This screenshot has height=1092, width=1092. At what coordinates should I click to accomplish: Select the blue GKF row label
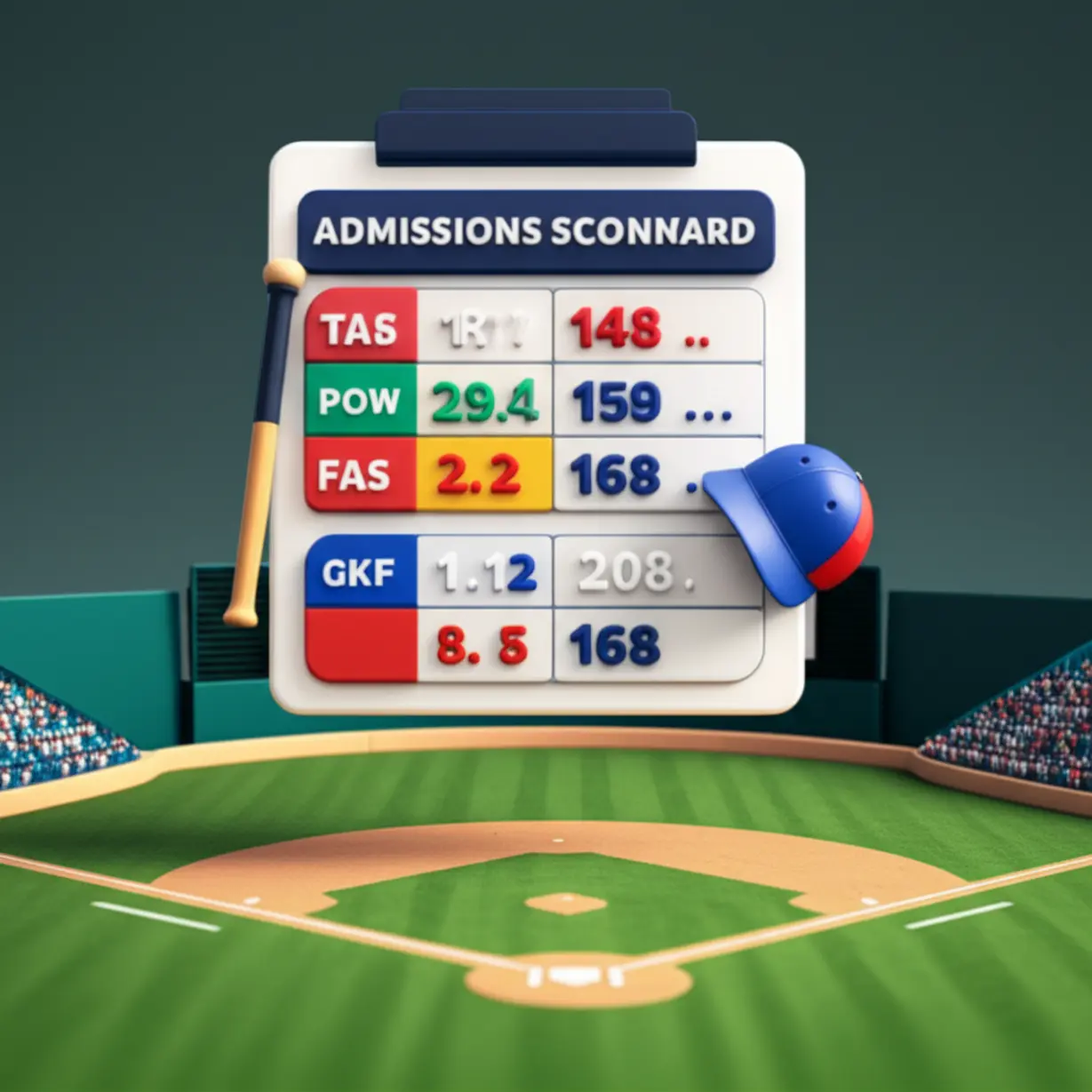[360, 572]
